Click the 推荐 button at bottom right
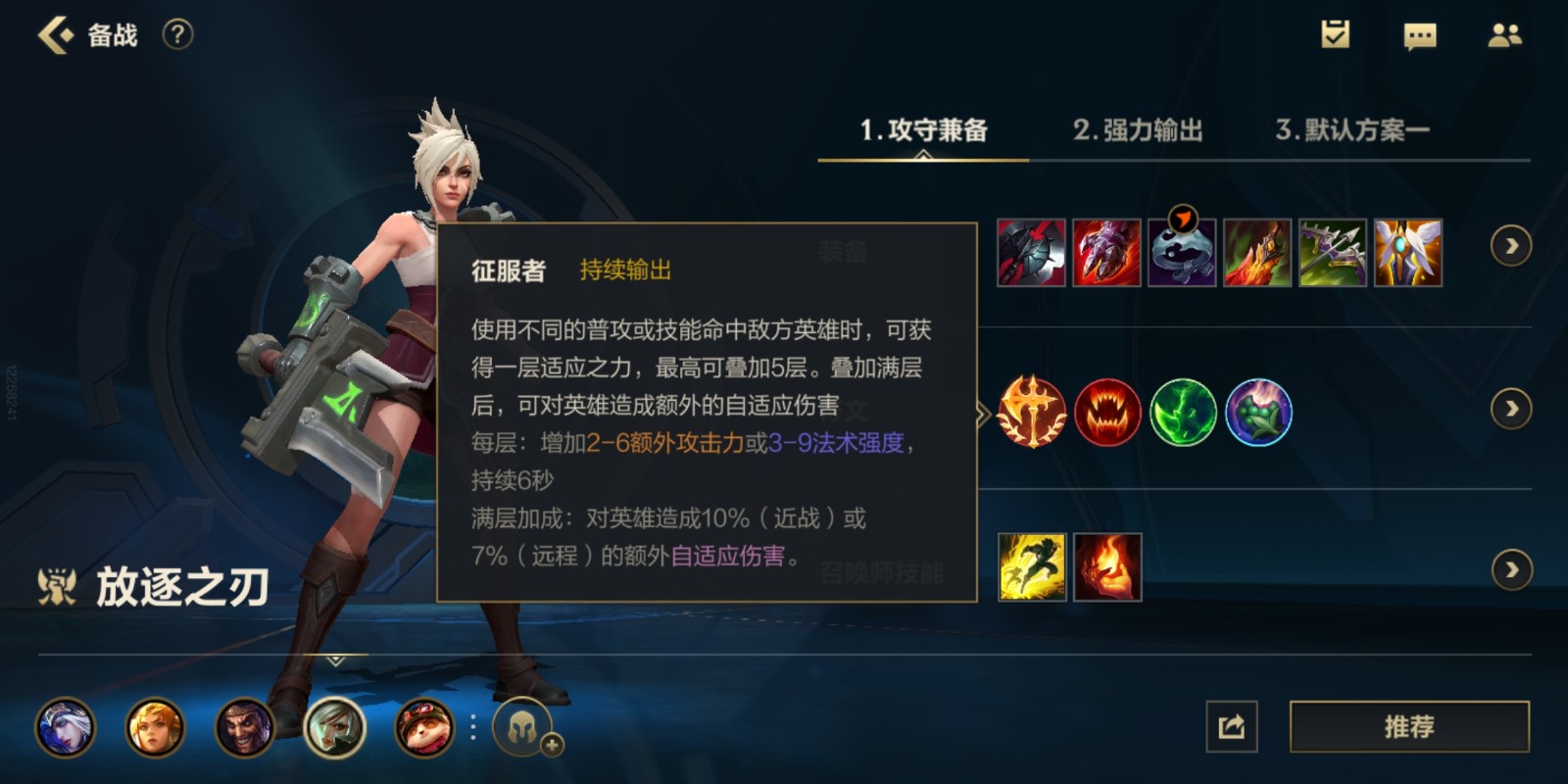The image size is (1568, 784). click(1408, 726)
